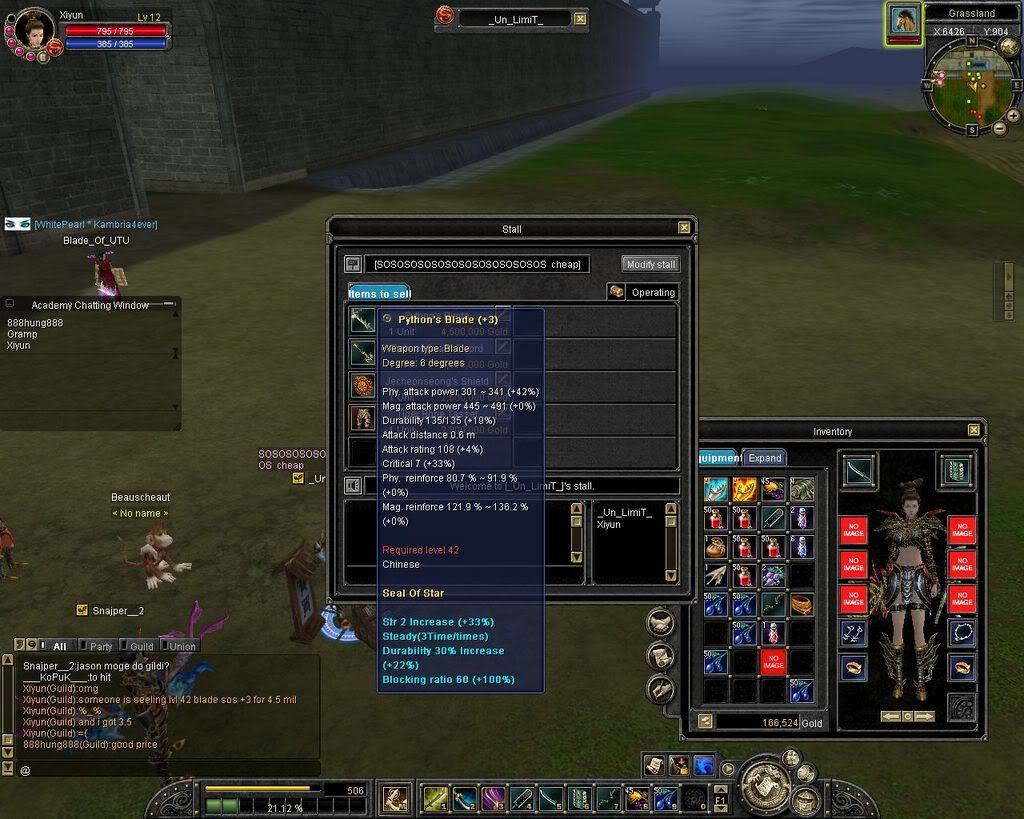
Task: Select the brown pouch inventory item
Action: [x=715, y=547]
